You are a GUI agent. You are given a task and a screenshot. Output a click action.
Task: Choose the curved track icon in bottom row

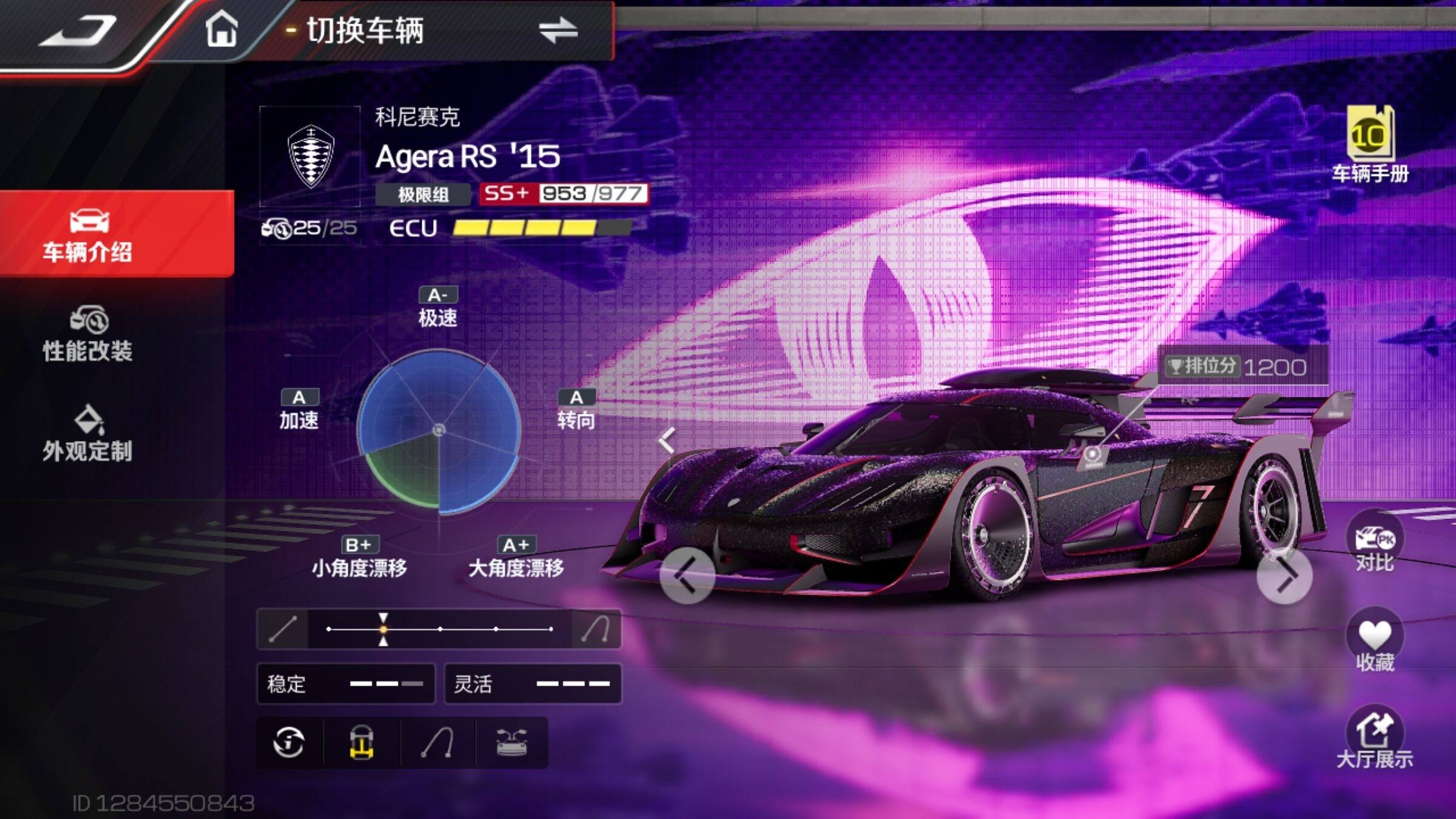[437, 743]
